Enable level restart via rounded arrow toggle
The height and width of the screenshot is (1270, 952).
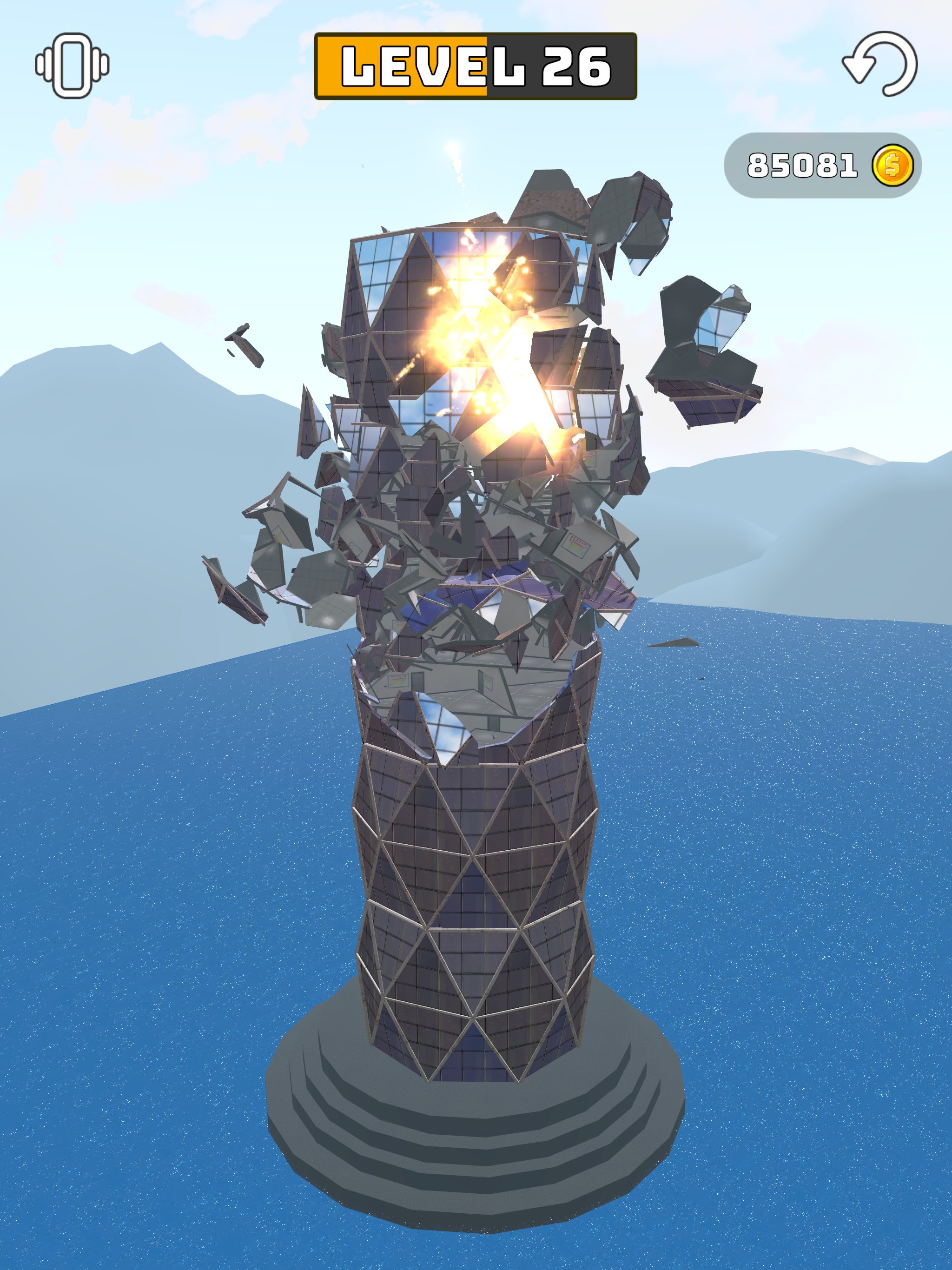click(x=880, y=64)
